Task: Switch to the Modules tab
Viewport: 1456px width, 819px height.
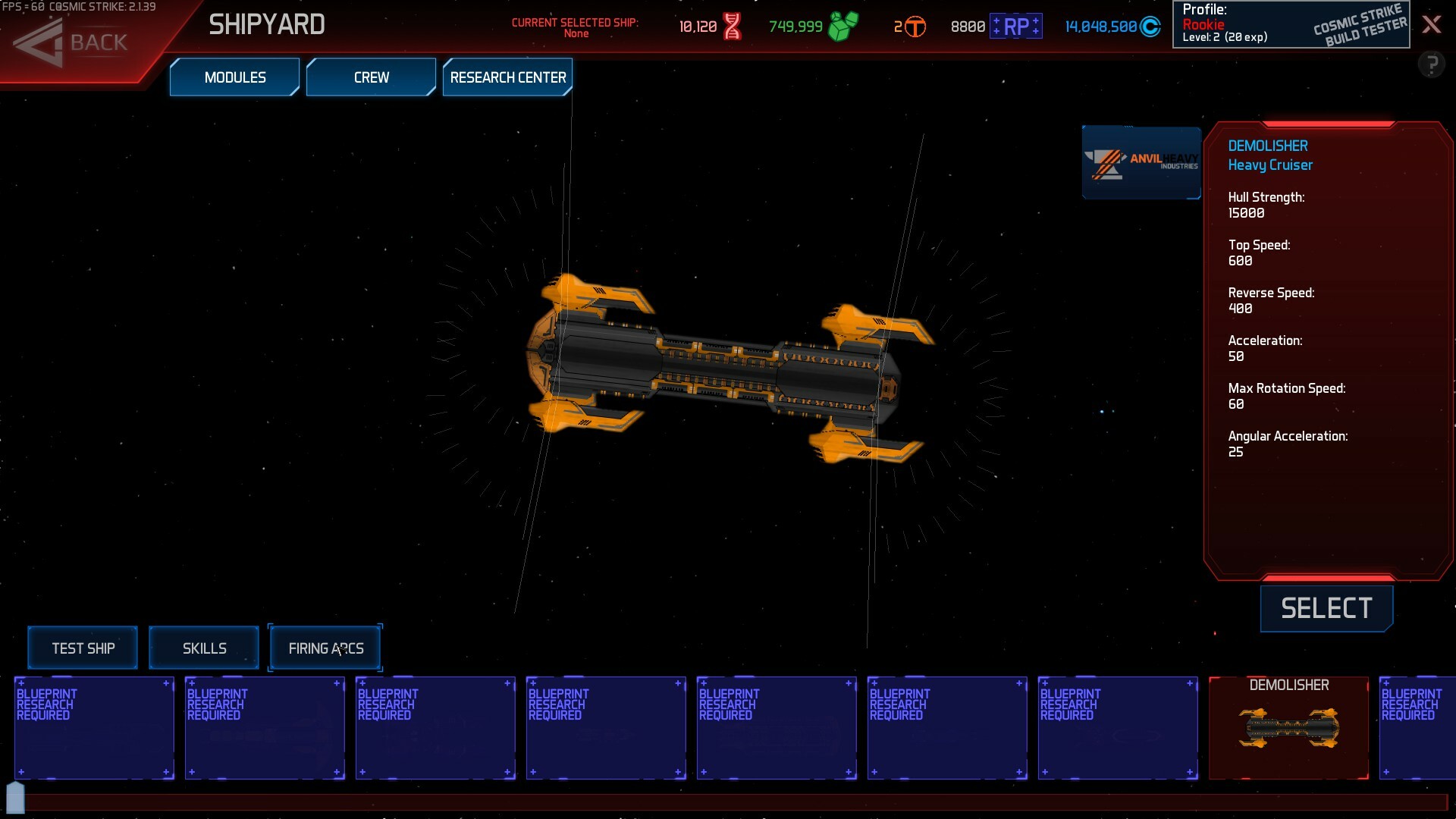Action: tap(234, 77)
